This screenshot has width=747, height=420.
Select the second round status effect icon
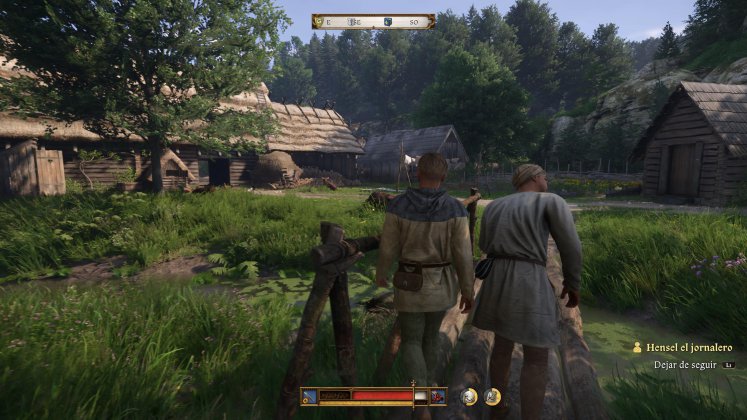(x=493, y=397)
